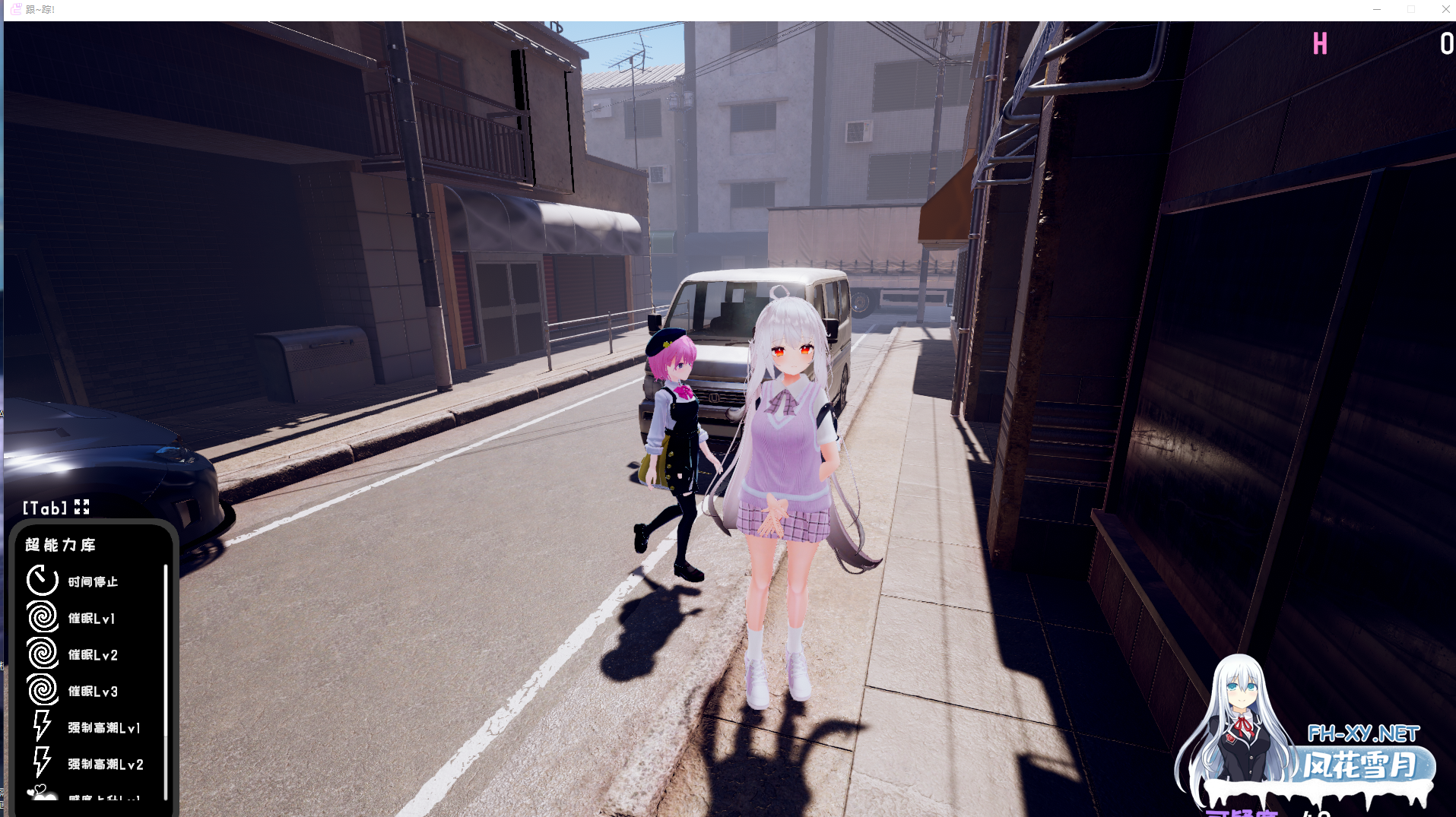
Task: Click the 超能力库 panel title
Action: [x=59, y=544]
